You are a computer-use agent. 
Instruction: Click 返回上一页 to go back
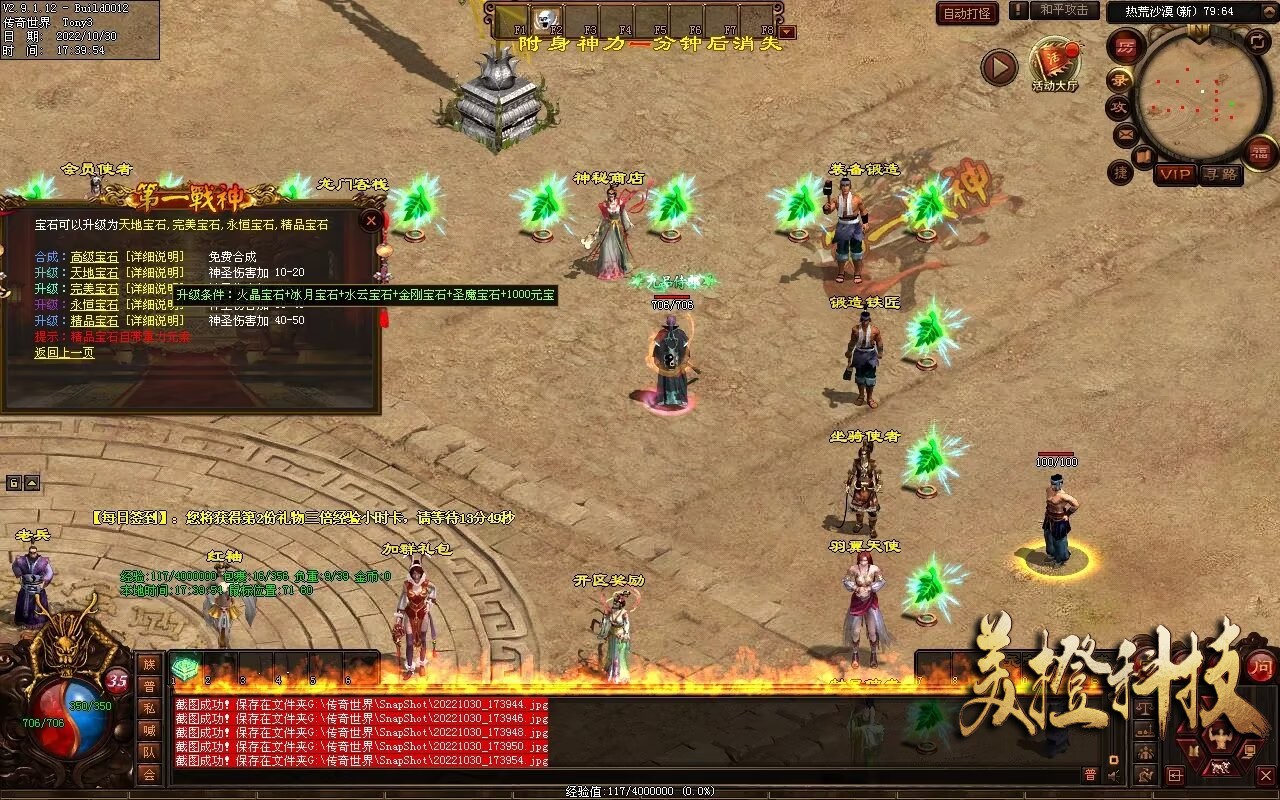pos(64,353)
